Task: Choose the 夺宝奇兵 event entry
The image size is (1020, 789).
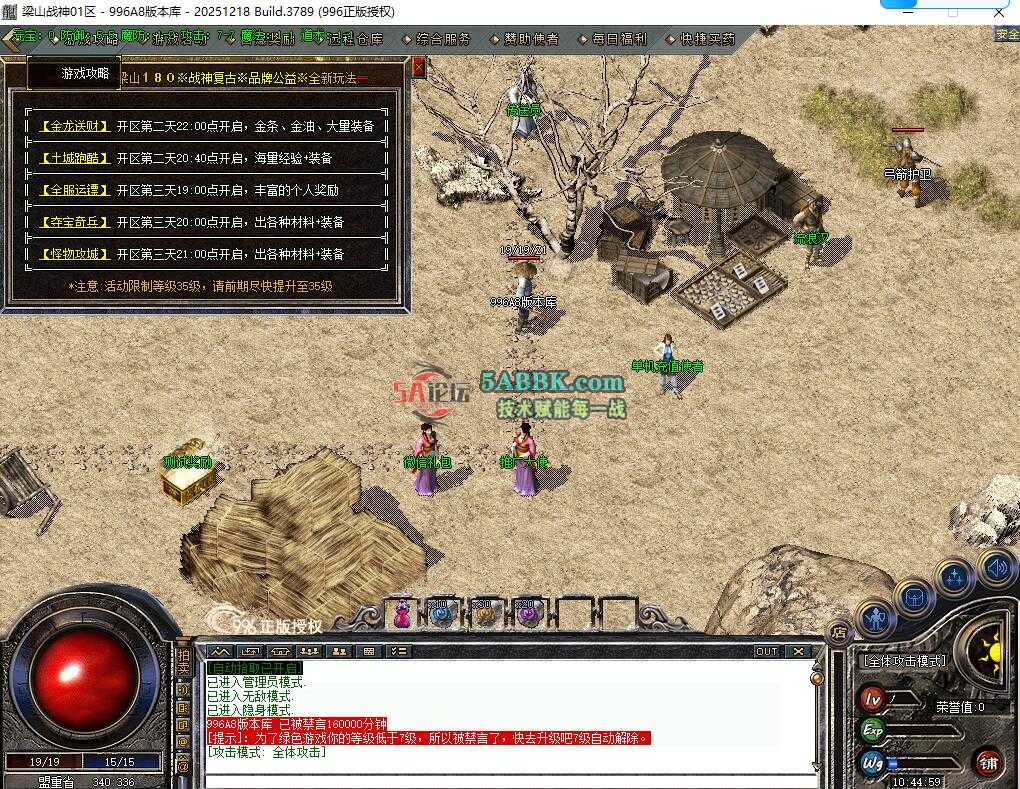Action: coord(74,222)
